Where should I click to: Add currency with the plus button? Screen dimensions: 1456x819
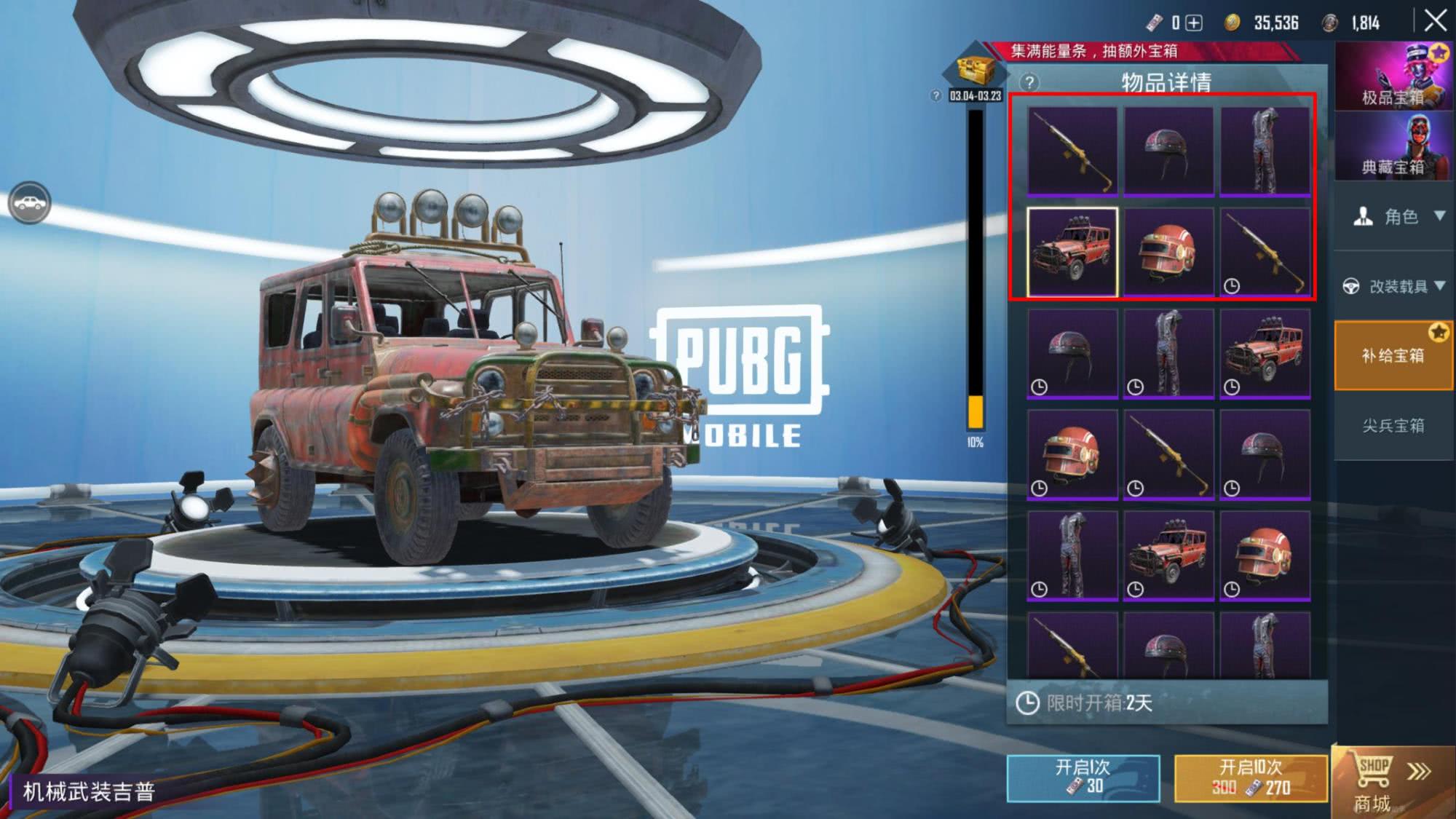(x=1195, y=23)
